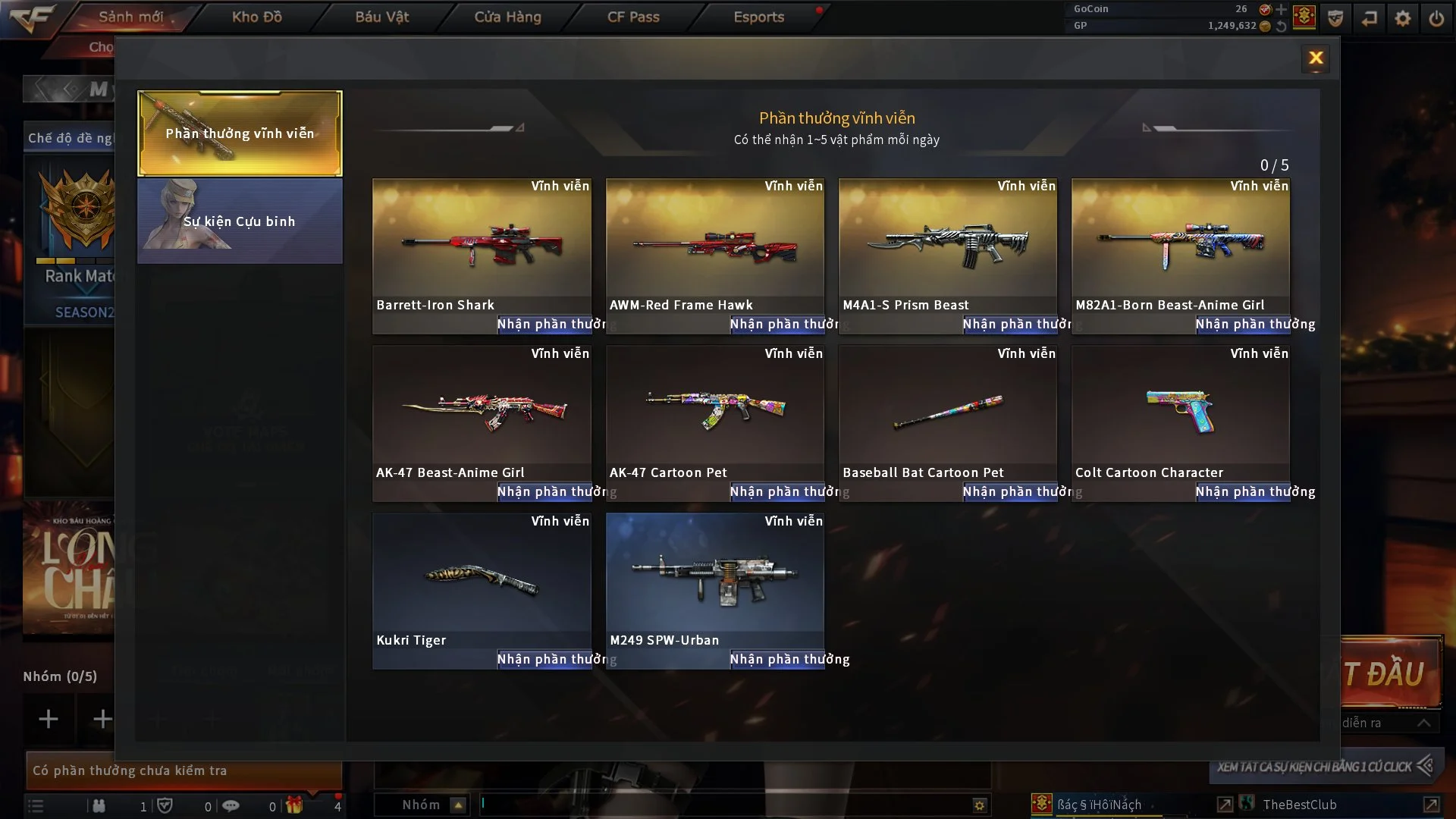Click the power off icon top right
The width and height of the screenshot is (1456, 819).
coord(1436,17)
